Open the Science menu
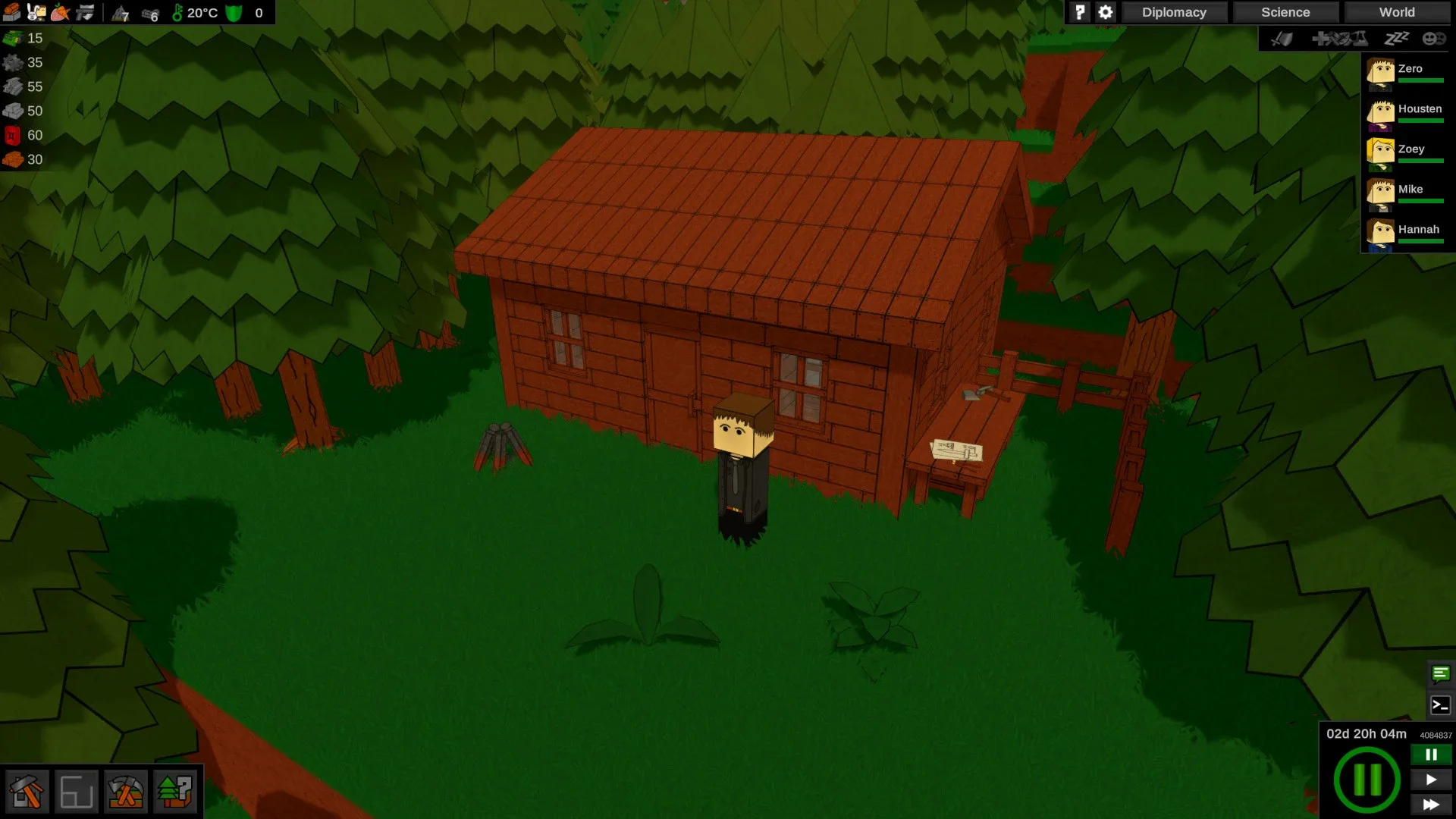1456x819 pixels. [x=1285, y=12]
